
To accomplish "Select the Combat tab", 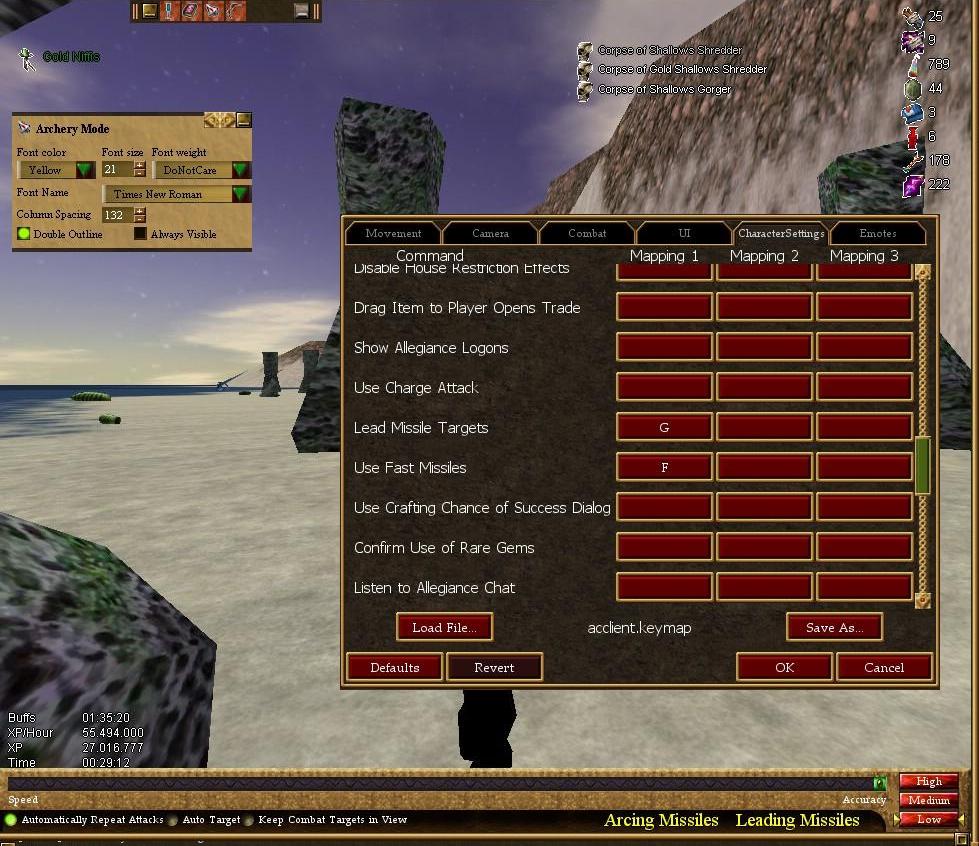I will 587,233.
